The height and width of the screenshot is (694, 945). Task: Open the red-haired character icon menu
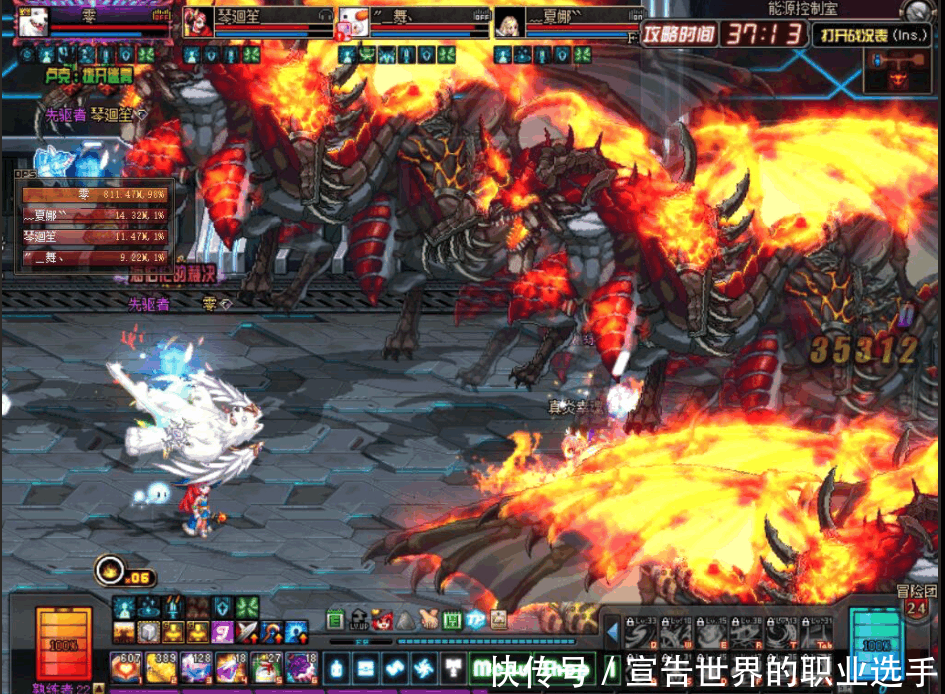click(382, 620)
